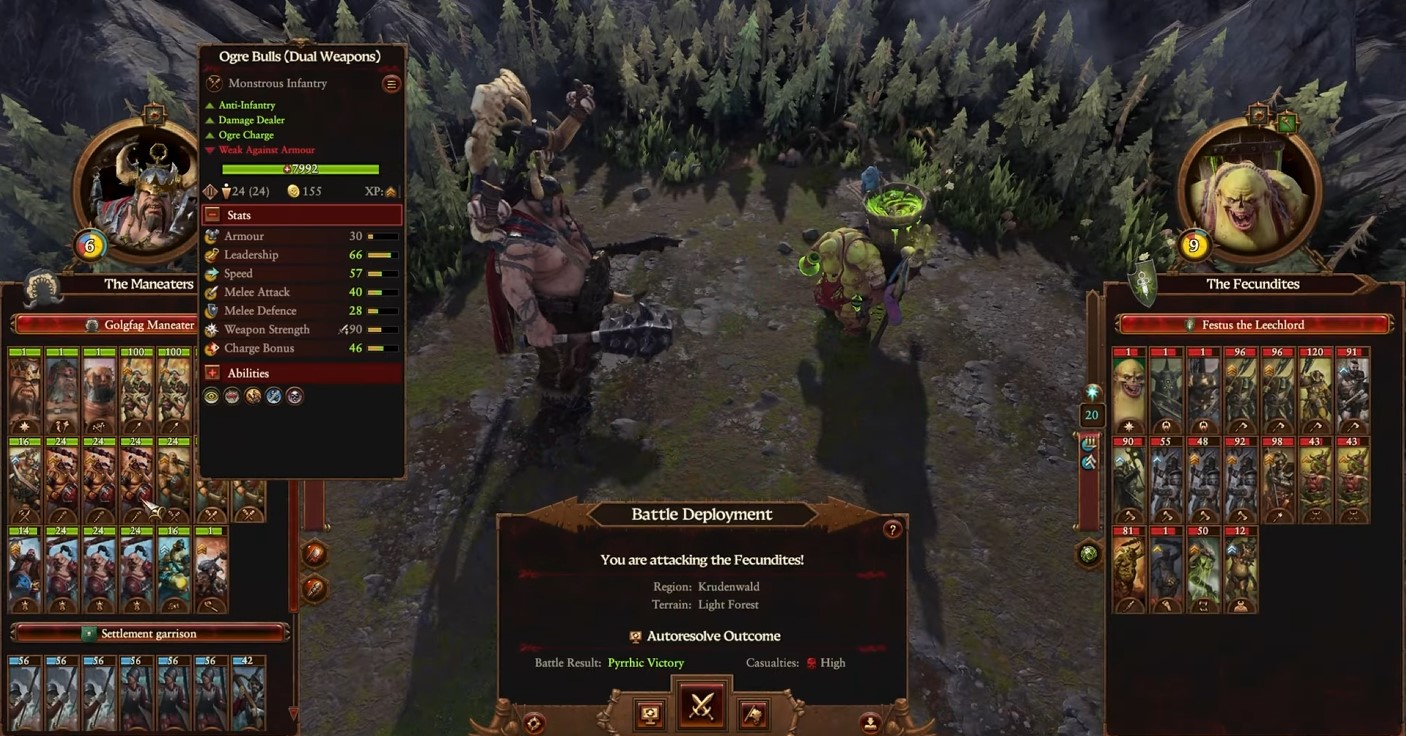Click the round compass icon at the bar's far left
Screen dimensions: 1406x736
pos(535,722)
